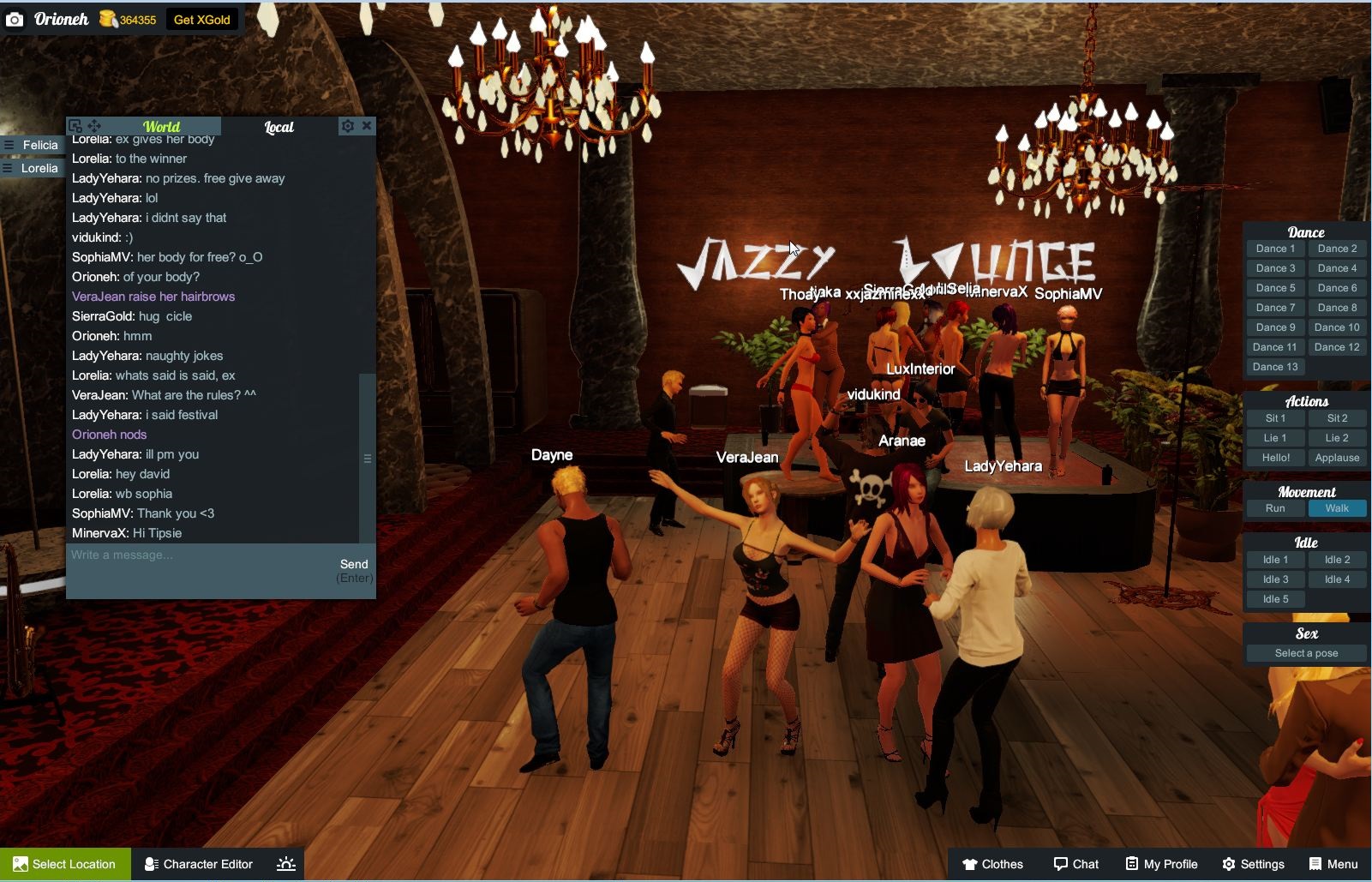Switch to the Local chat tab

click(x=280, y=126)
